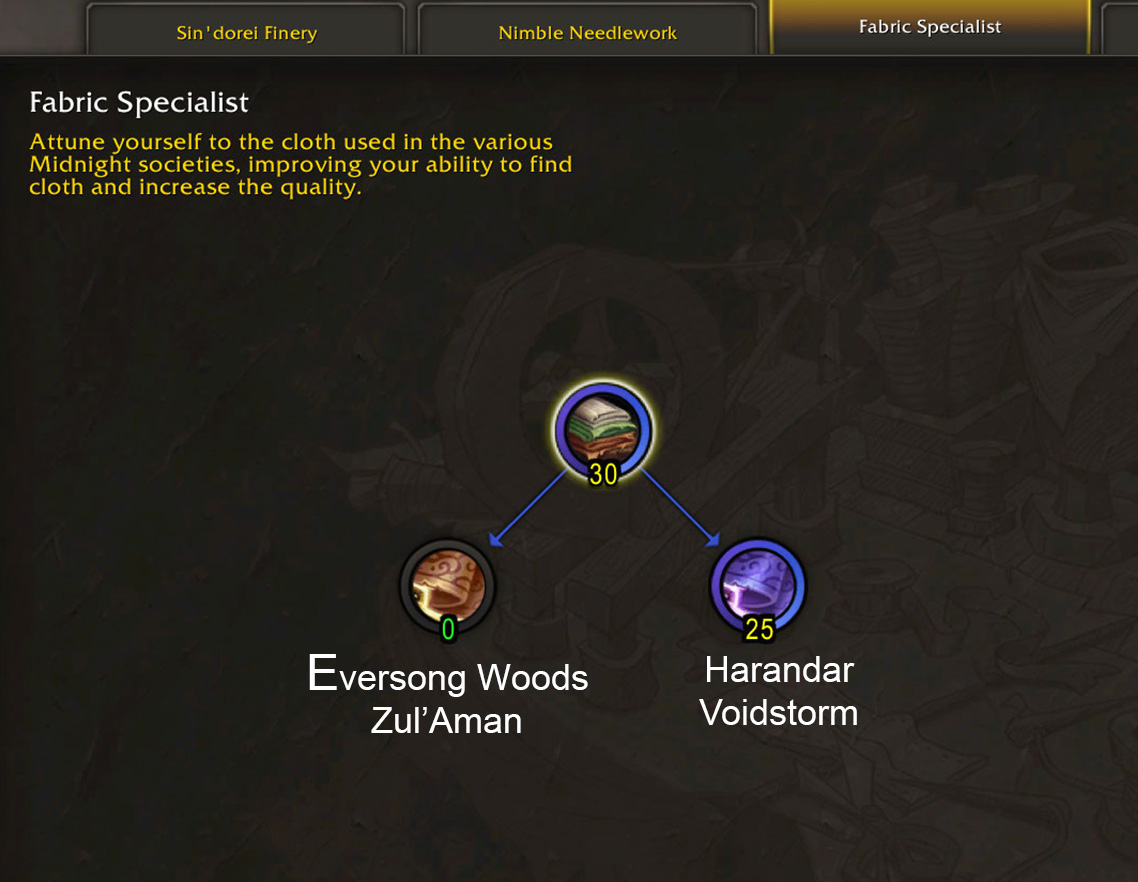1138x882 pixels.
Task: Open the Nimble Needlework tab
Action: click(587, 32)
